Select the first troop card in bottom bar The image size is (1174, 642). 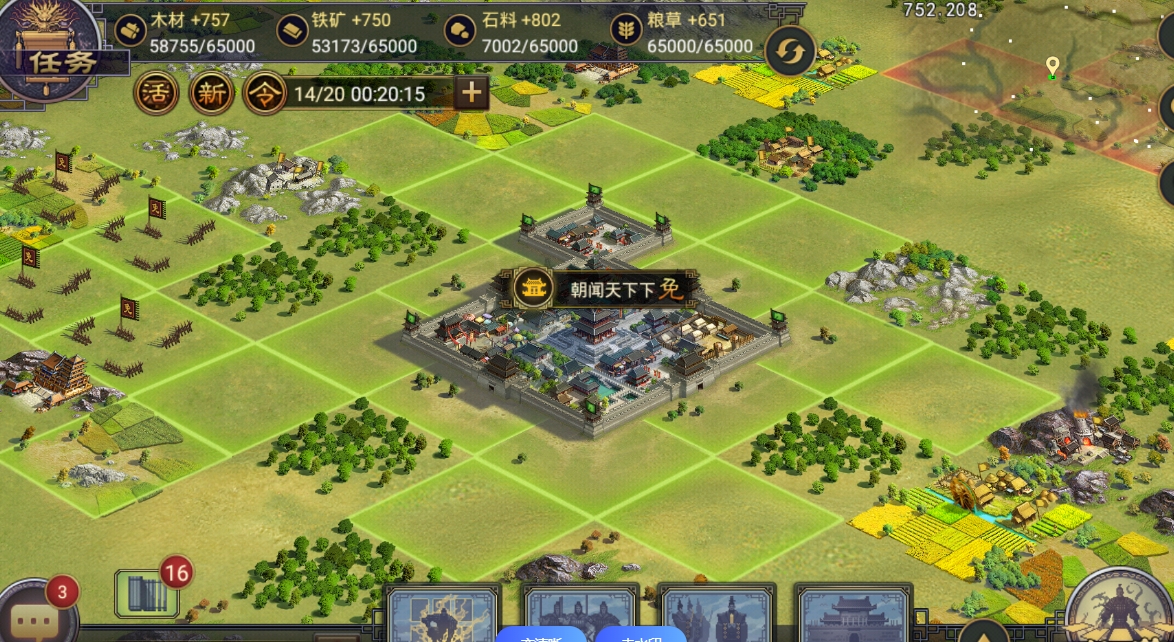tap(442, 614)
